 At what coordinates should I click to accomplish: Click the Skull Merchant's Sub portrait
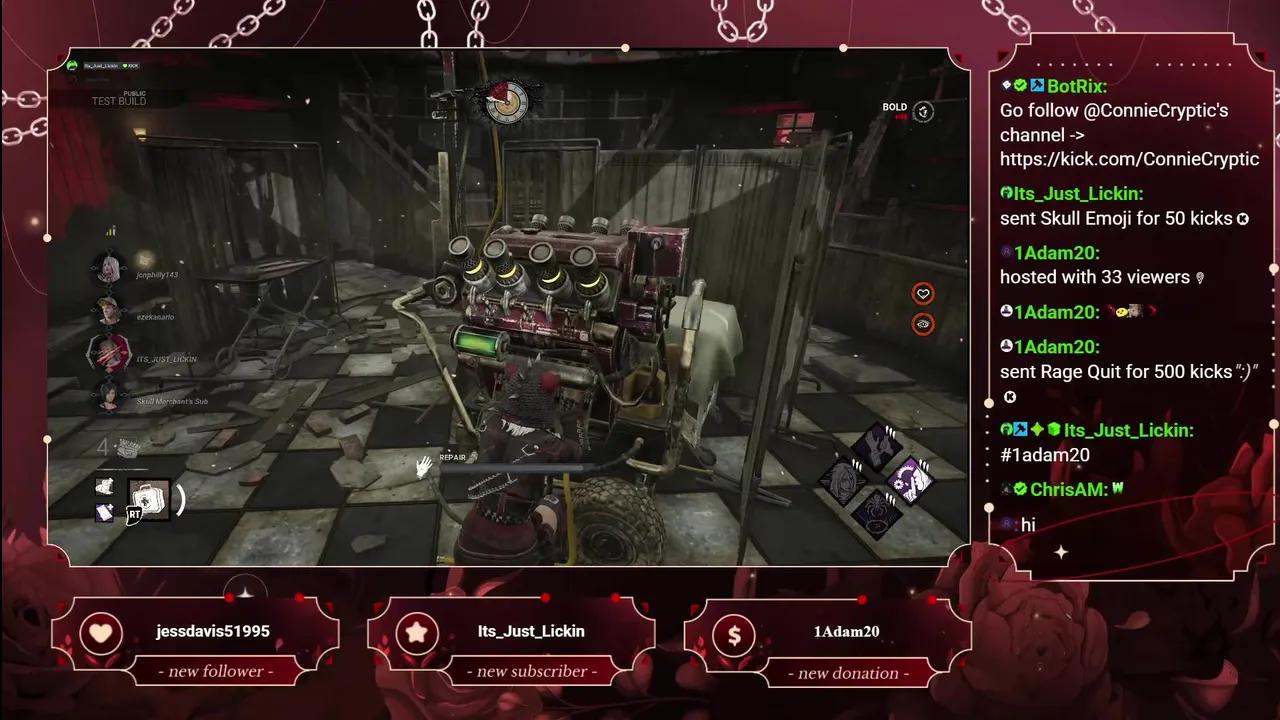tap(108, 397)
